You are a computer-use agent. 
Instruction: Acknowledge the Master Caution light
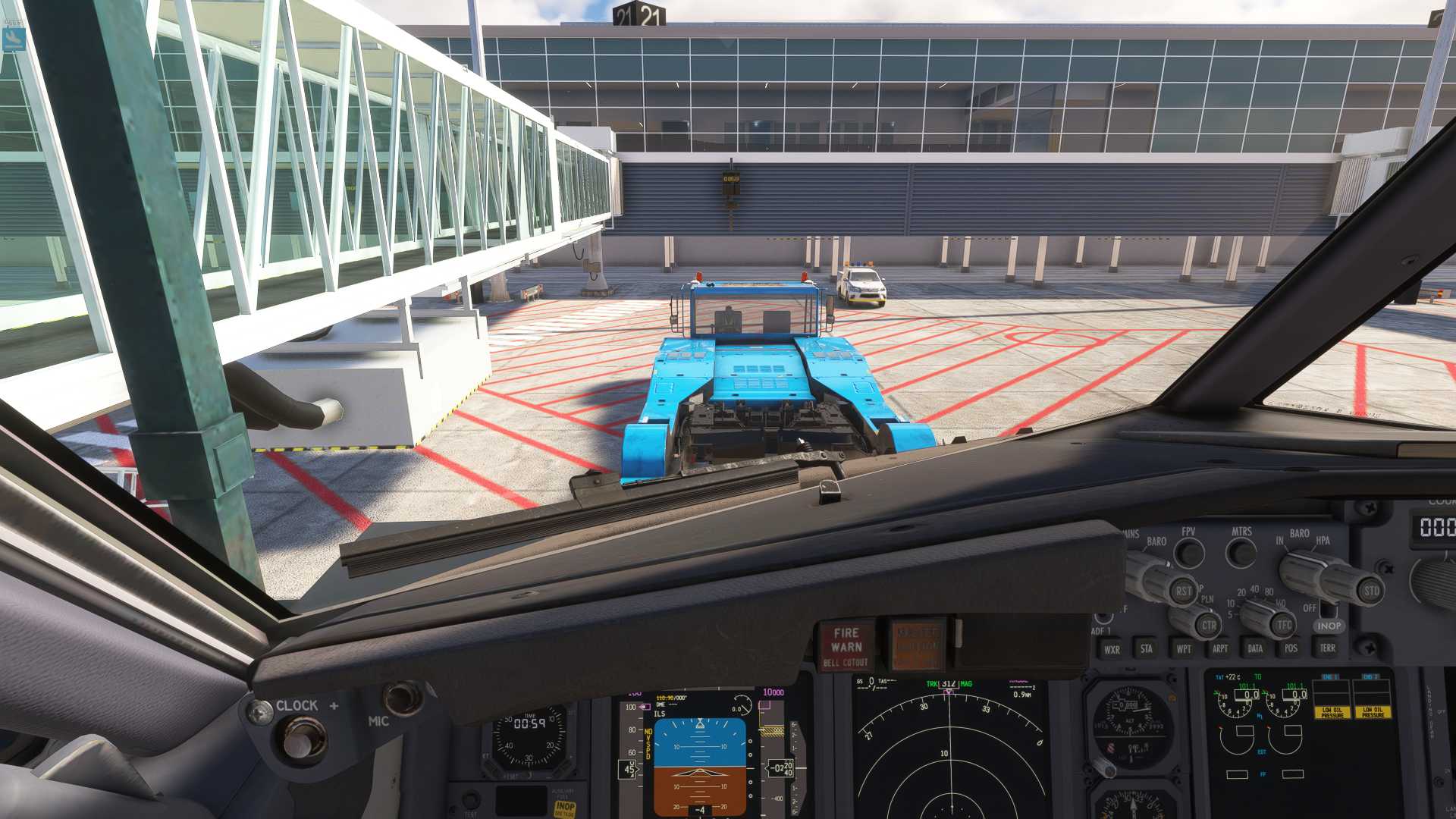918,645
